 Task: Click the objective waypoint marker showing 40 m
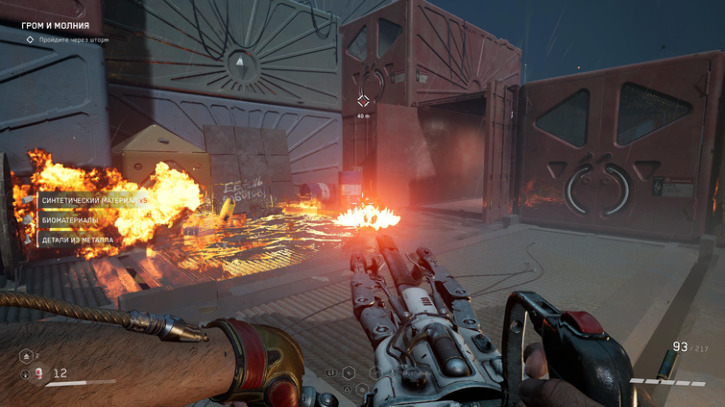[x=363, y=100]
